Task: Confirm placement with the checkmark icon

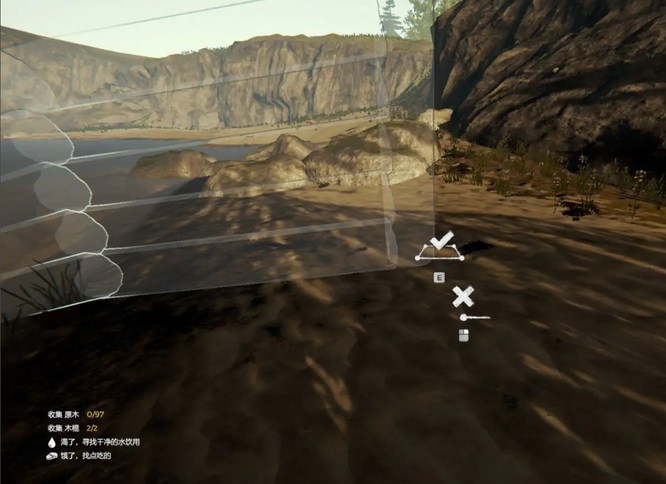Action: click(441, 241)
